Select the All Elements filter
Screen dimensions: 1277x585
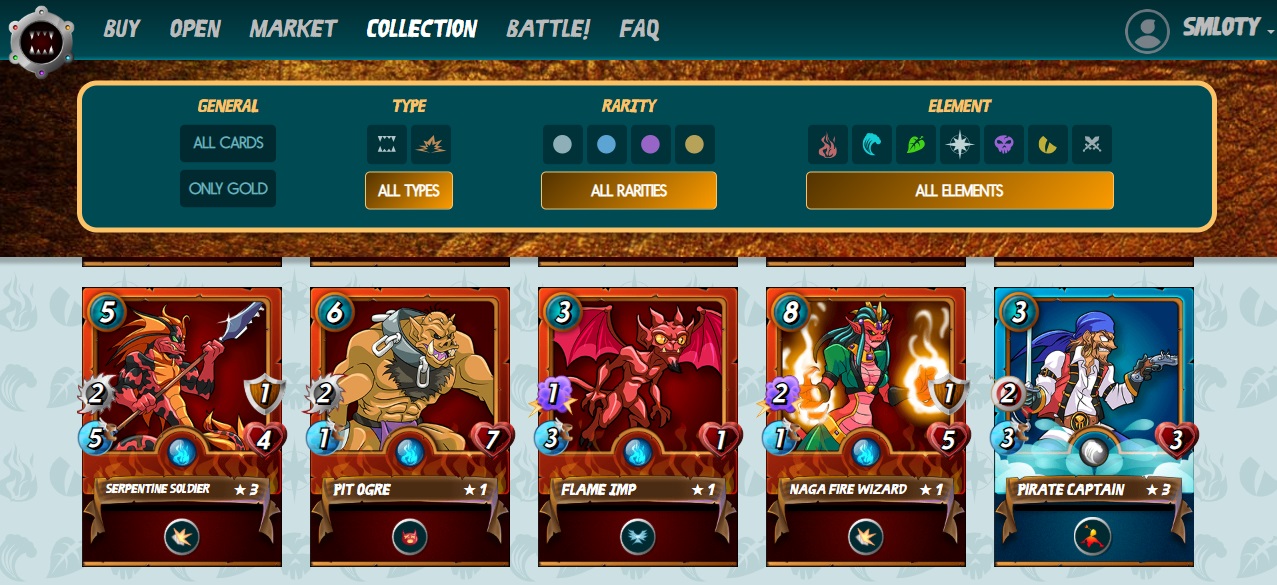click(959, 190)
